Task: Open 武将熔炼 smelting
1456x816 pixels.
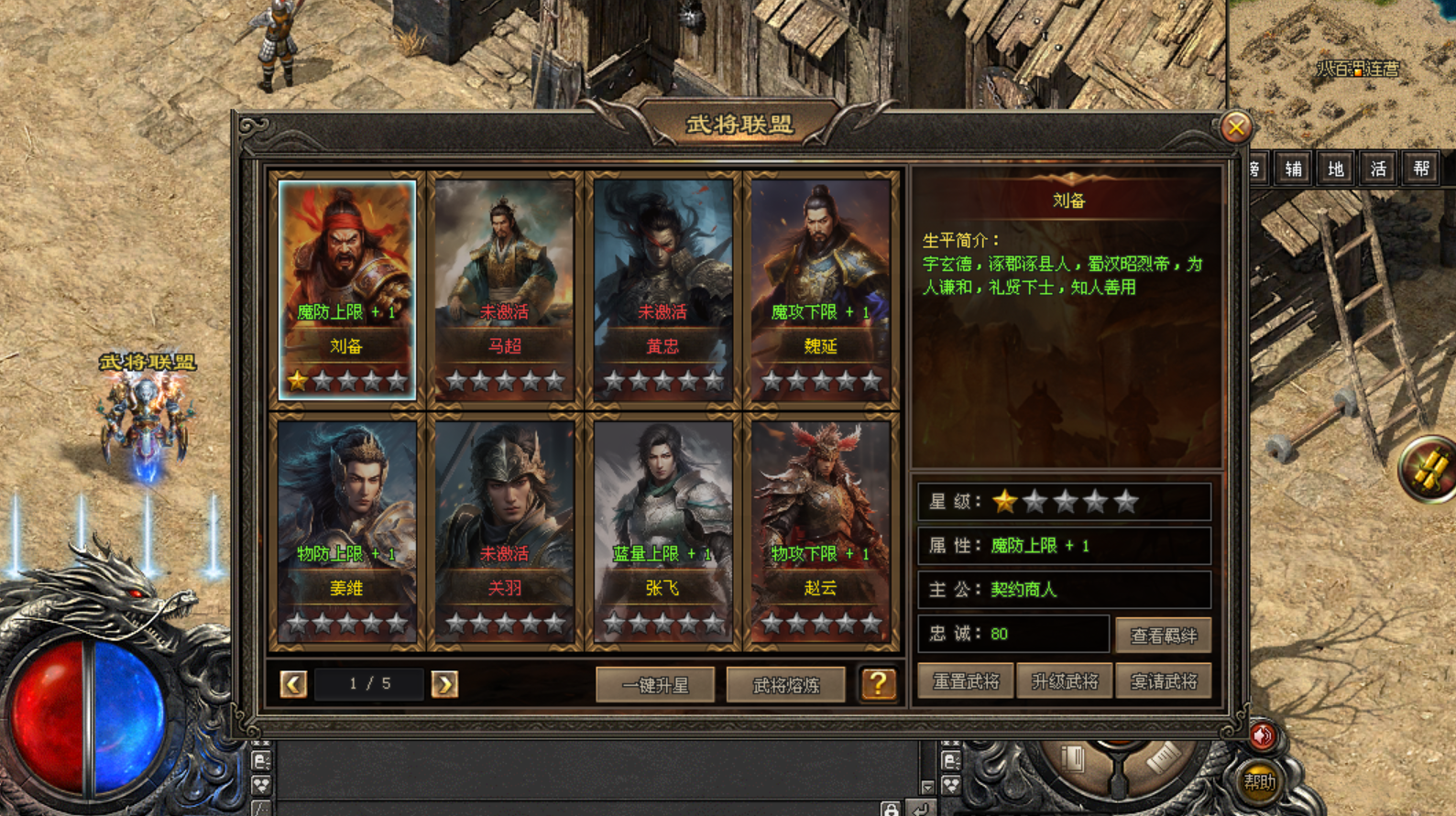Action: tap(785, 684)
